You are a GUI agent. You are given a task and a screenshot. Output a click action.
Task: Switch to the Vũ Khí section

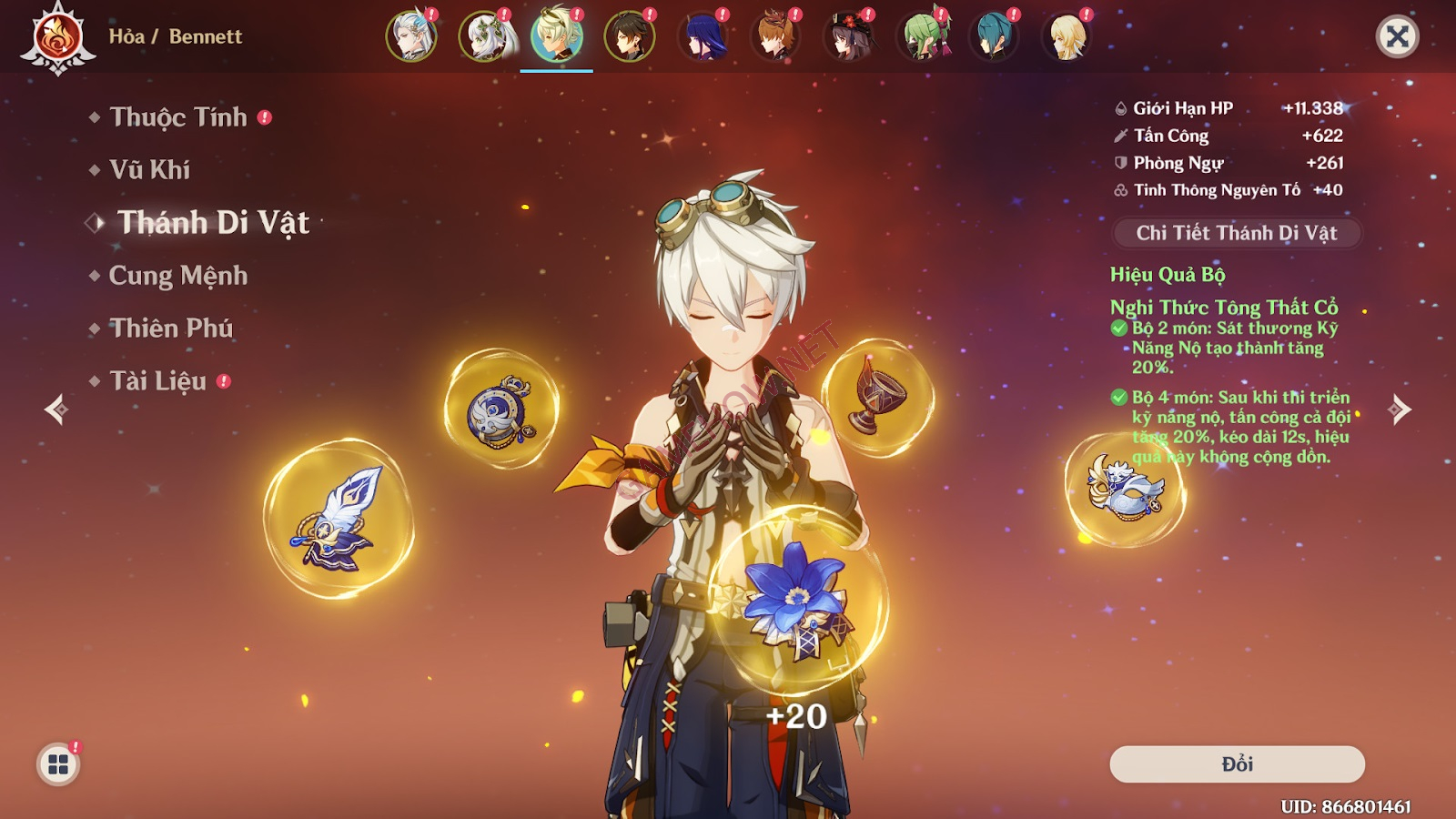(x=149, y=170)
